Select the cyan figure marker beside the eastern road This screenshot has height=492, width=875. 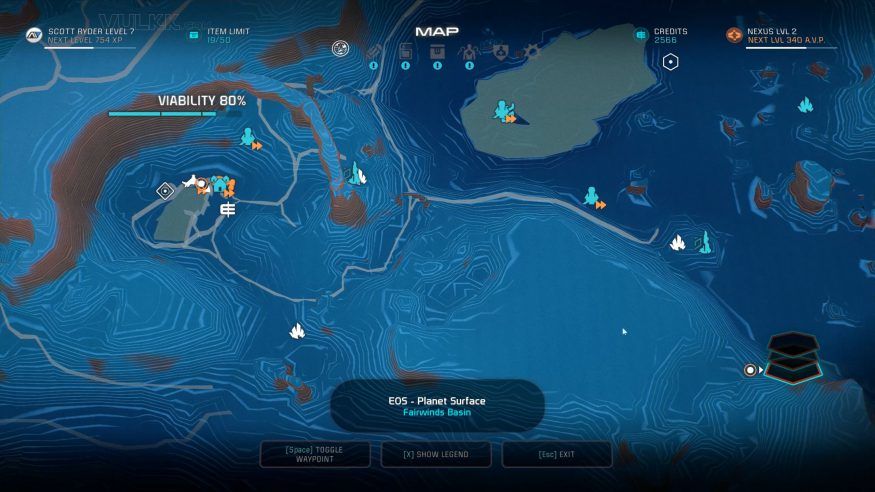593,196
